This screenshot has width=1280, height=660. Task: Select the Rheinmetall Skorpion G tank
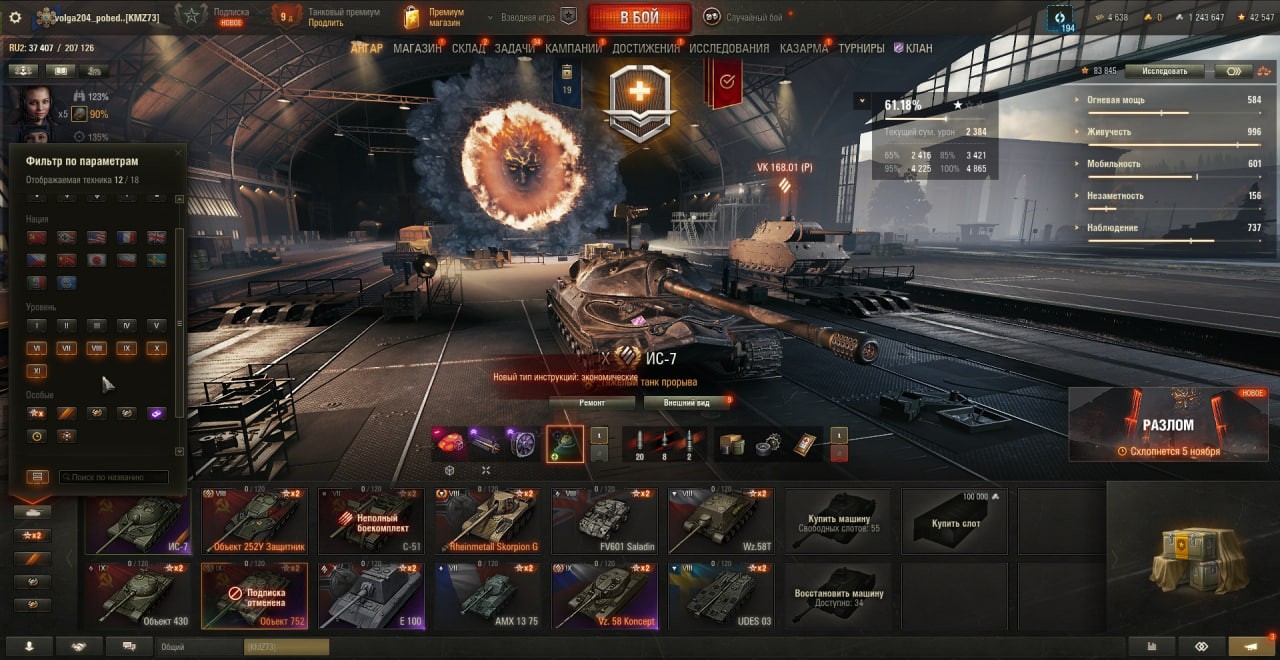[x=488, y=520]
